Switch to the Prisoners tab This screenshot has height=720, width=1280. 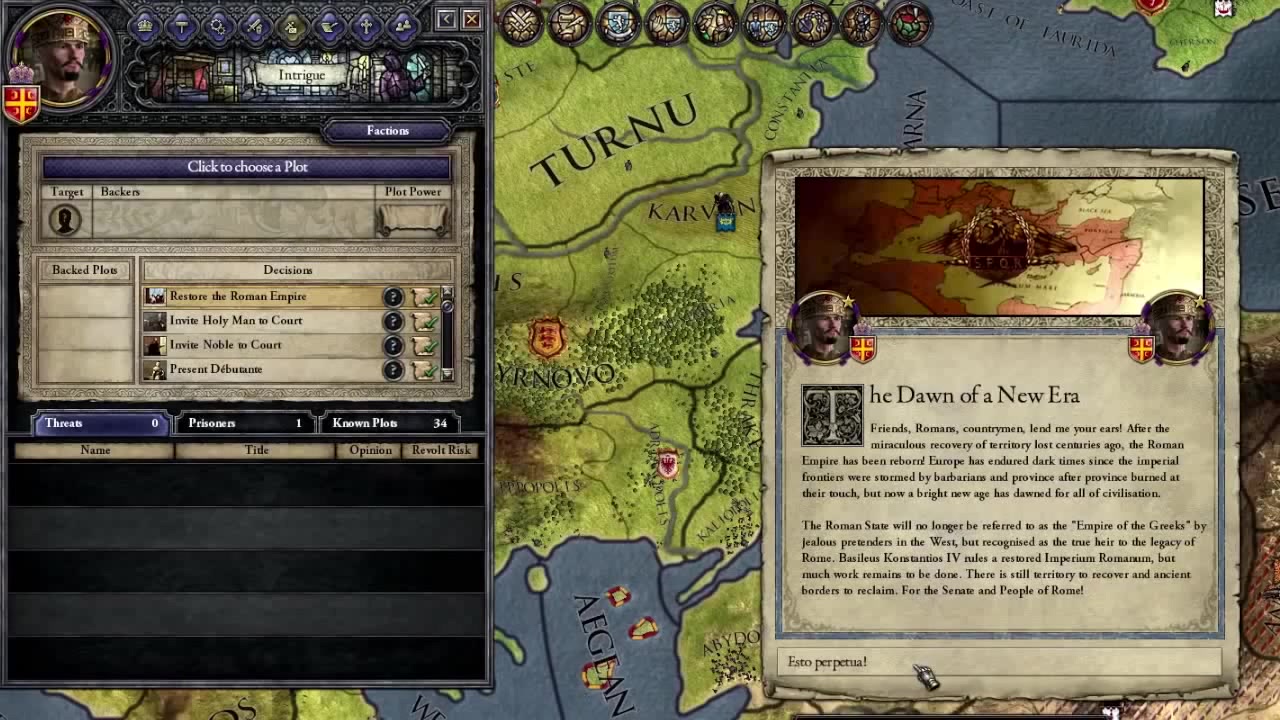[244, 423]
